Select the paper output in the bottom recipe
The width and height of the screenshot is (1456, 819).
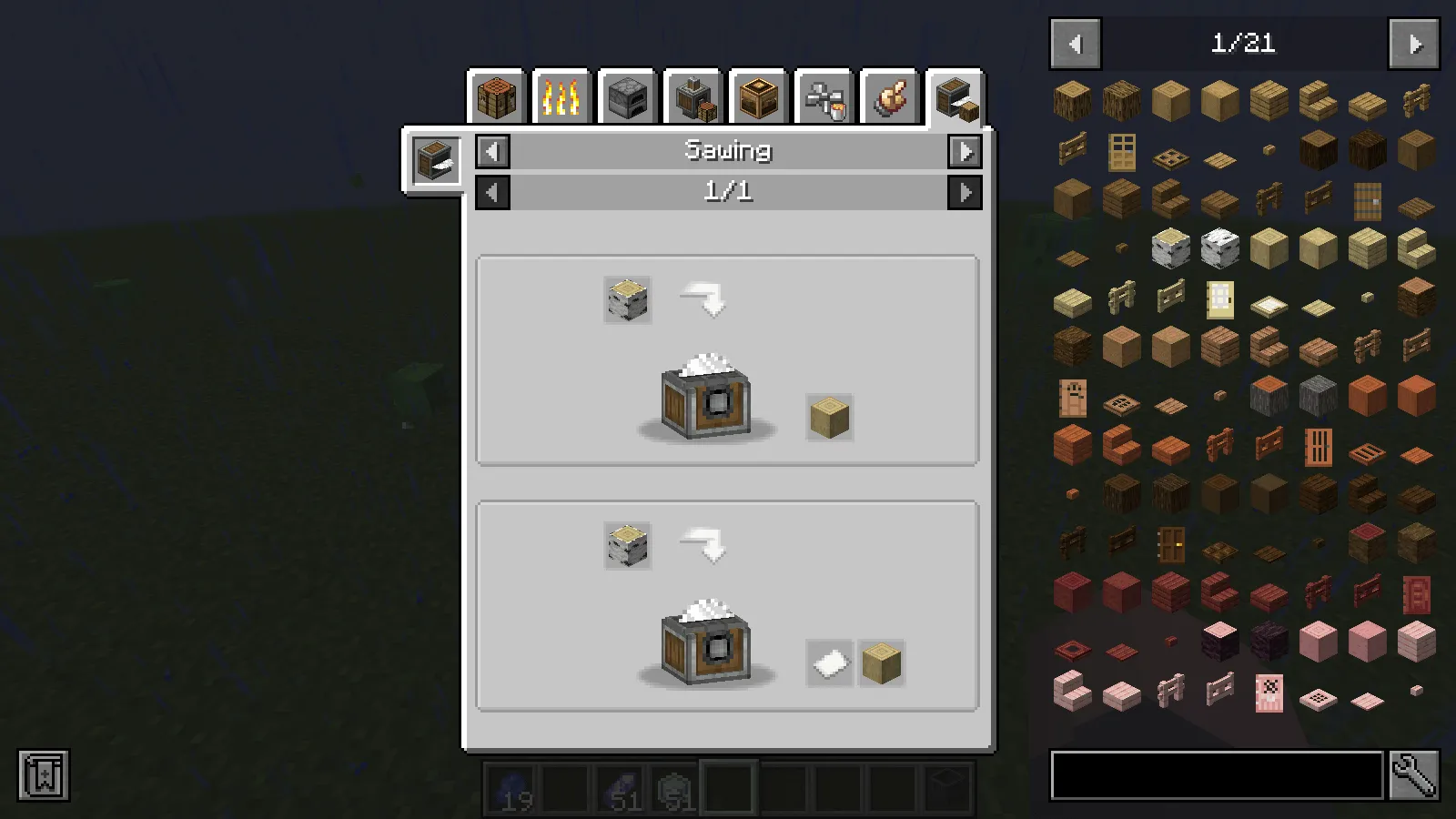point(829,663)
